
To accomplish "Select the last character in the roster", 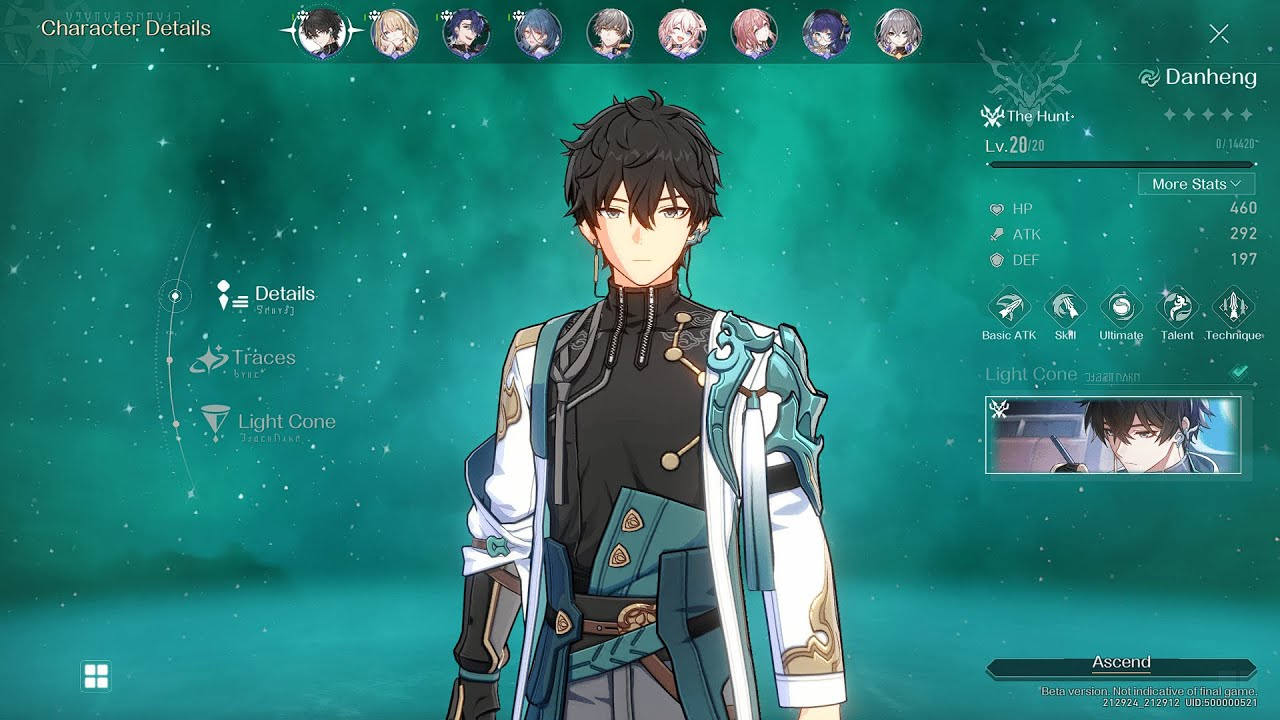I will (898, 33).
